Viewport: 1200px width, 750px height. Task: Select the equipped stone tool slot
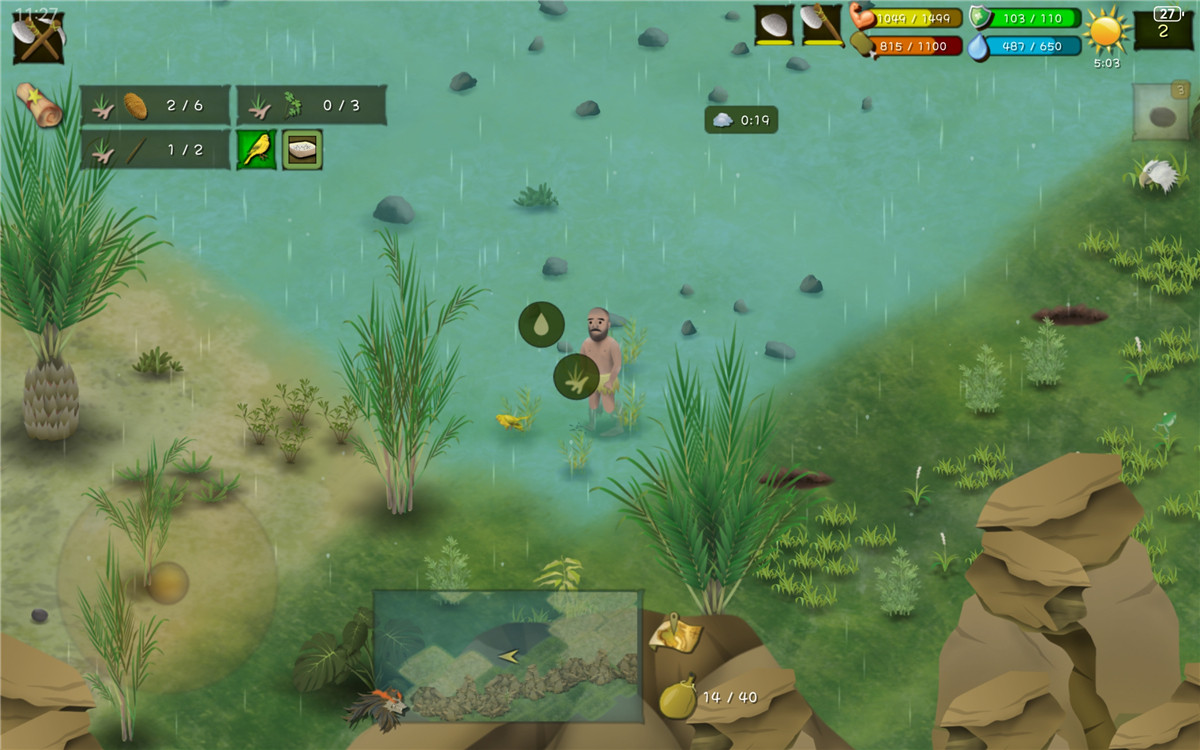point(774,25)
